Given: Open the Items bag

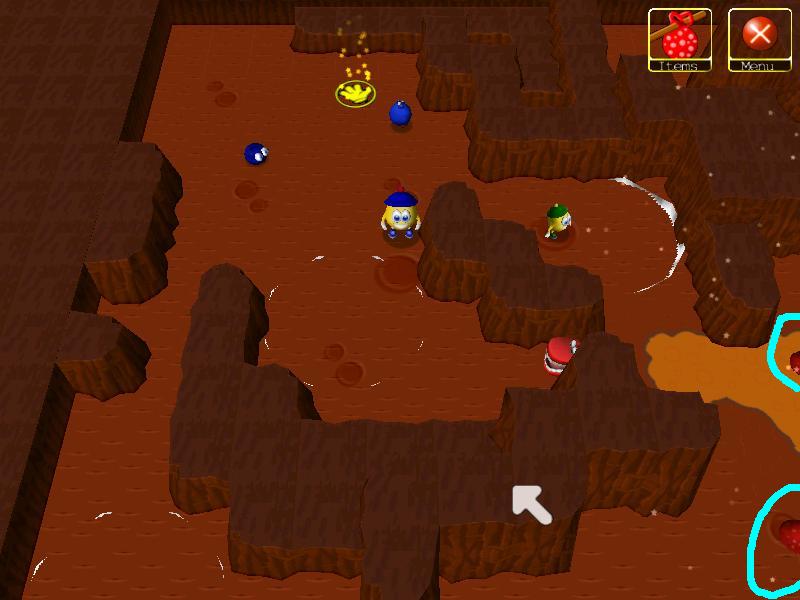Looking at the screenshot, I should click(x=680, y=40).
